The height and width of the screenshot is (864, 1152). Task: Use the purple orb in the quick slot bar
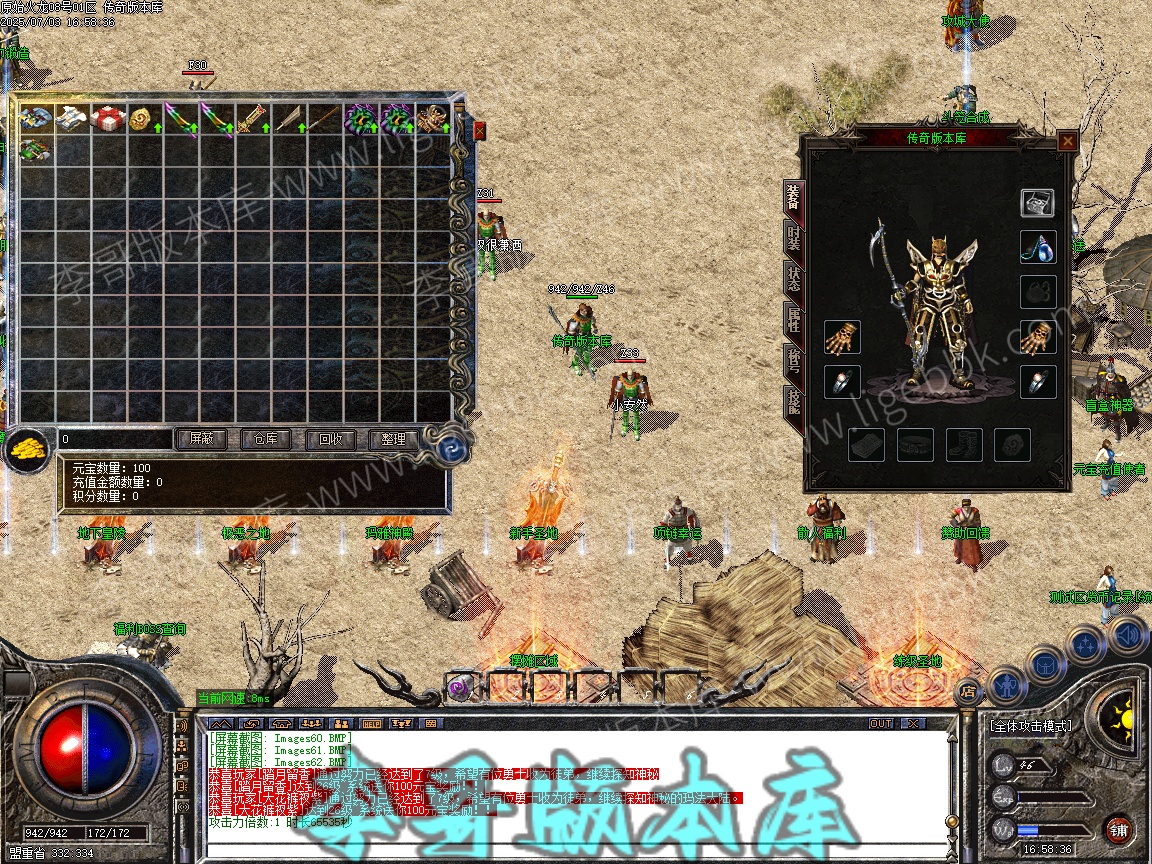pyautogui.click(x=460, y=686)
